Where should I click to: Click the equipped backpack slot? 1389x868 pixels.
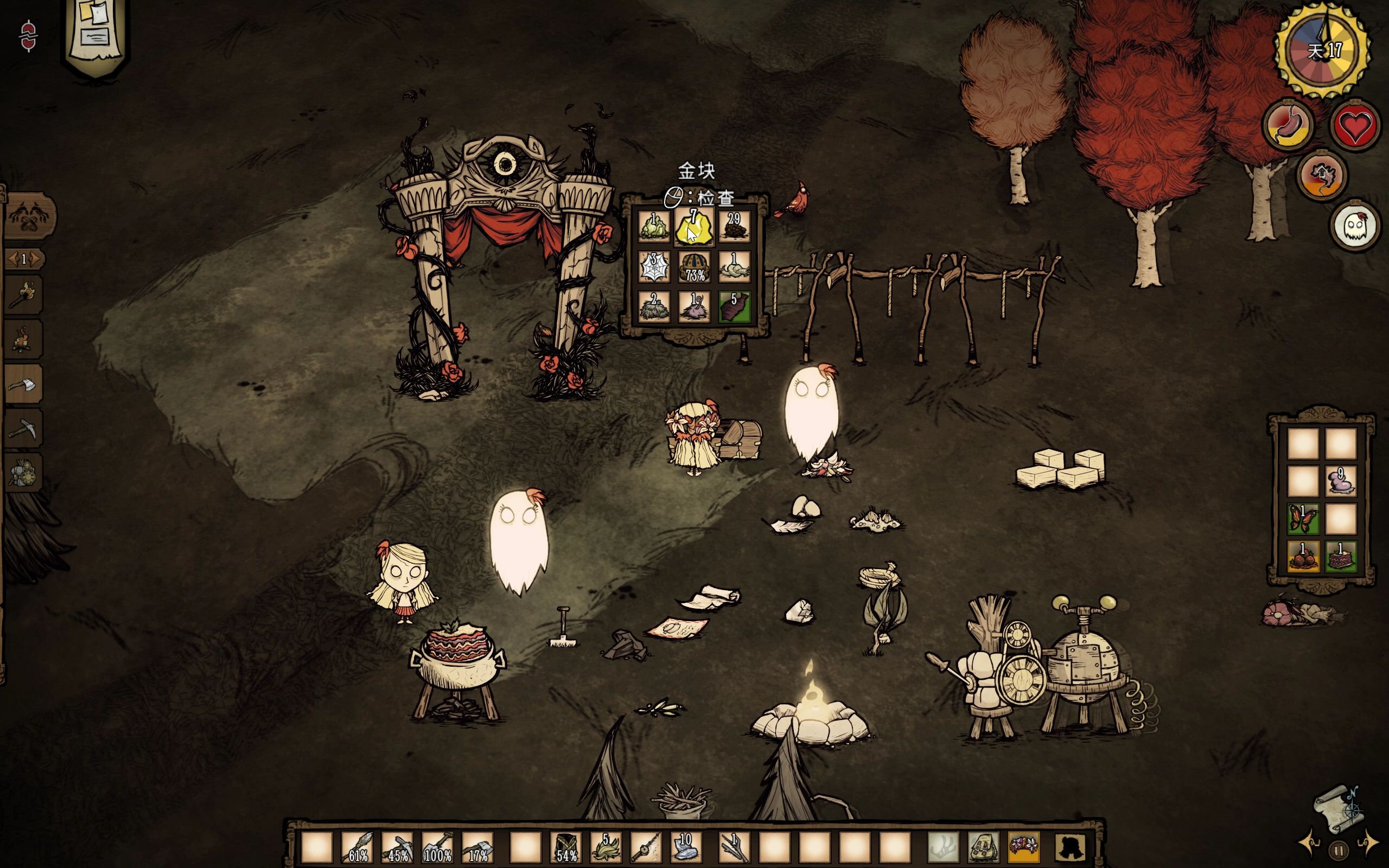point(983,847)
